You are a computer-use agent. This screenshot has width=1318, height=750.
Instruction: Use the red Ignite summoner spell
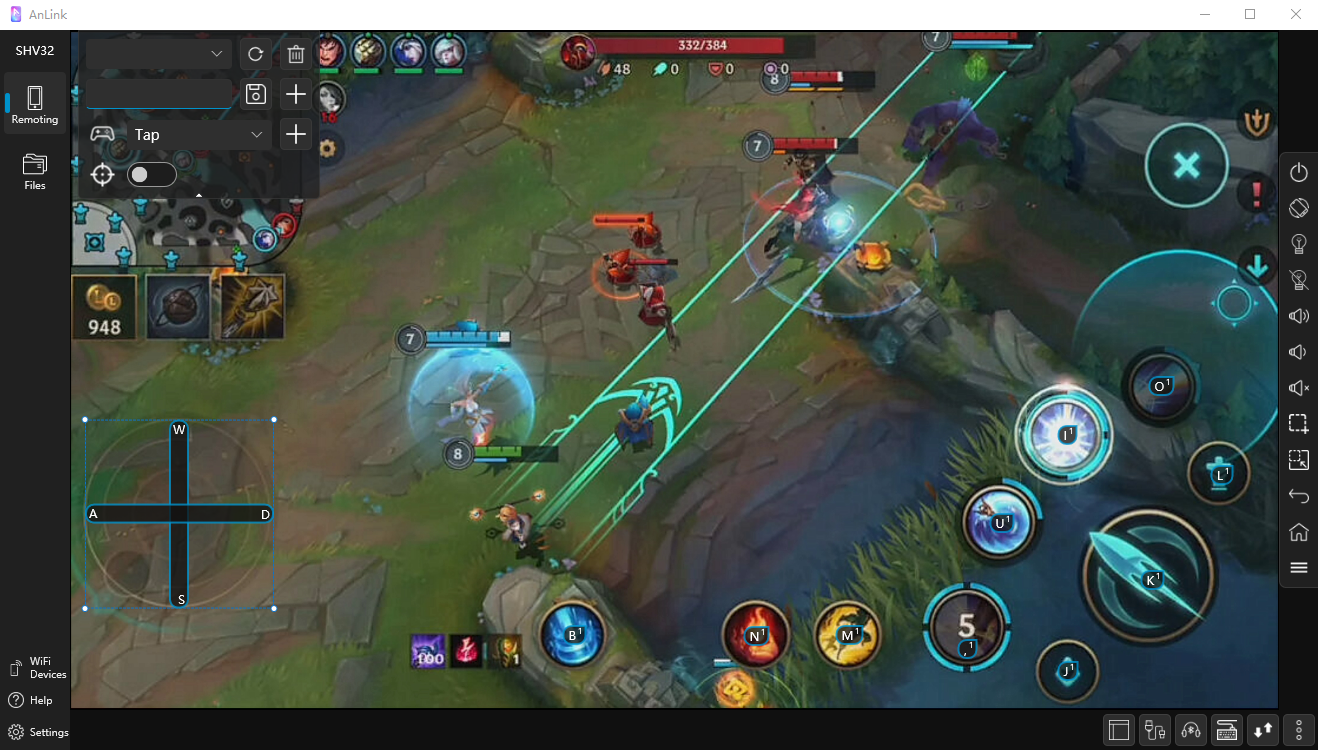[756, 634]
